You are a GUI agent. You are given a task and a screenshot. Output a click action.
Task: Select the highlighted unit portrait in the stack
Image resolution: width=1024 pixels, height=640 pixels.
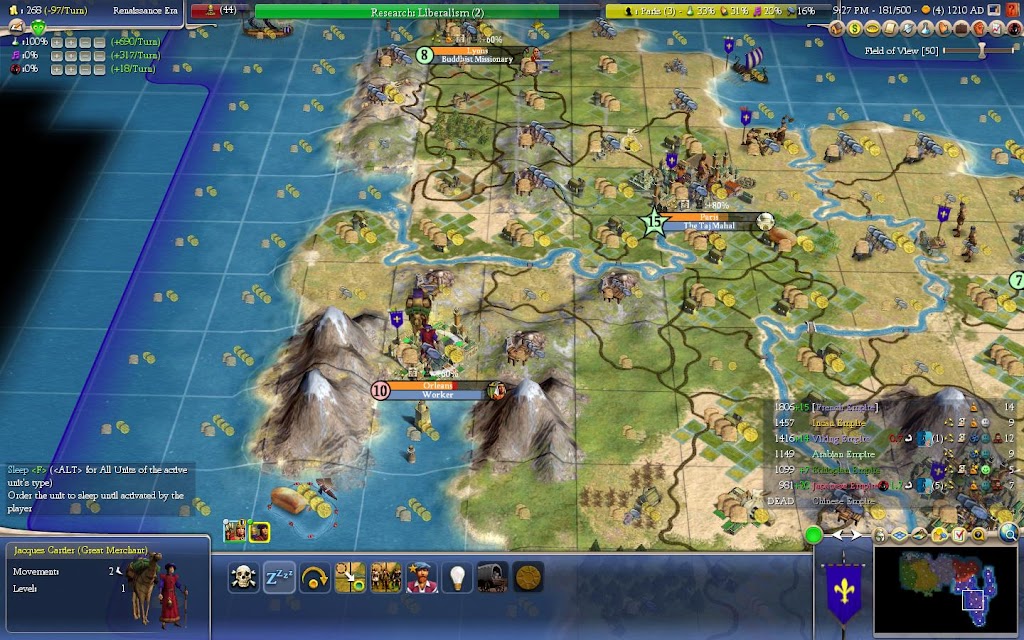pyautogui.click(x=258, y=531)
